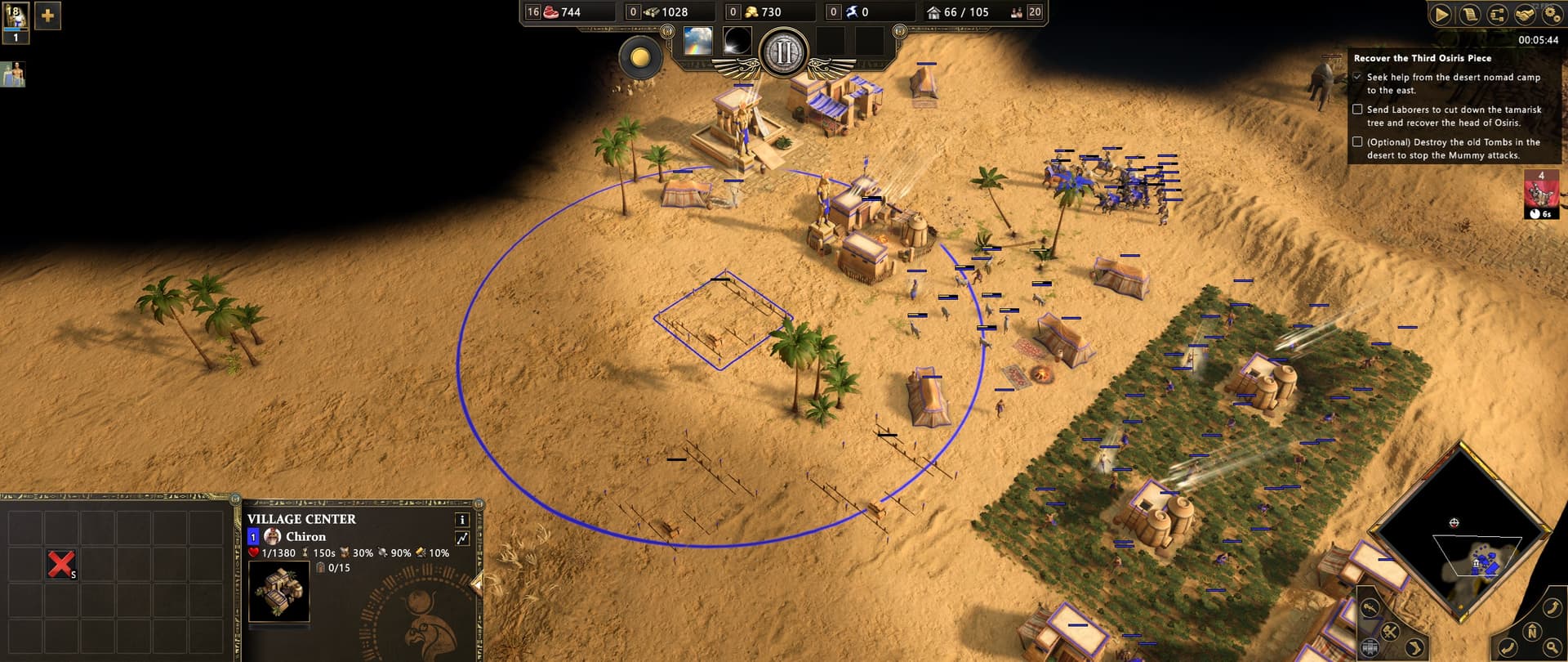Click the Classical Age emblem

783,52
